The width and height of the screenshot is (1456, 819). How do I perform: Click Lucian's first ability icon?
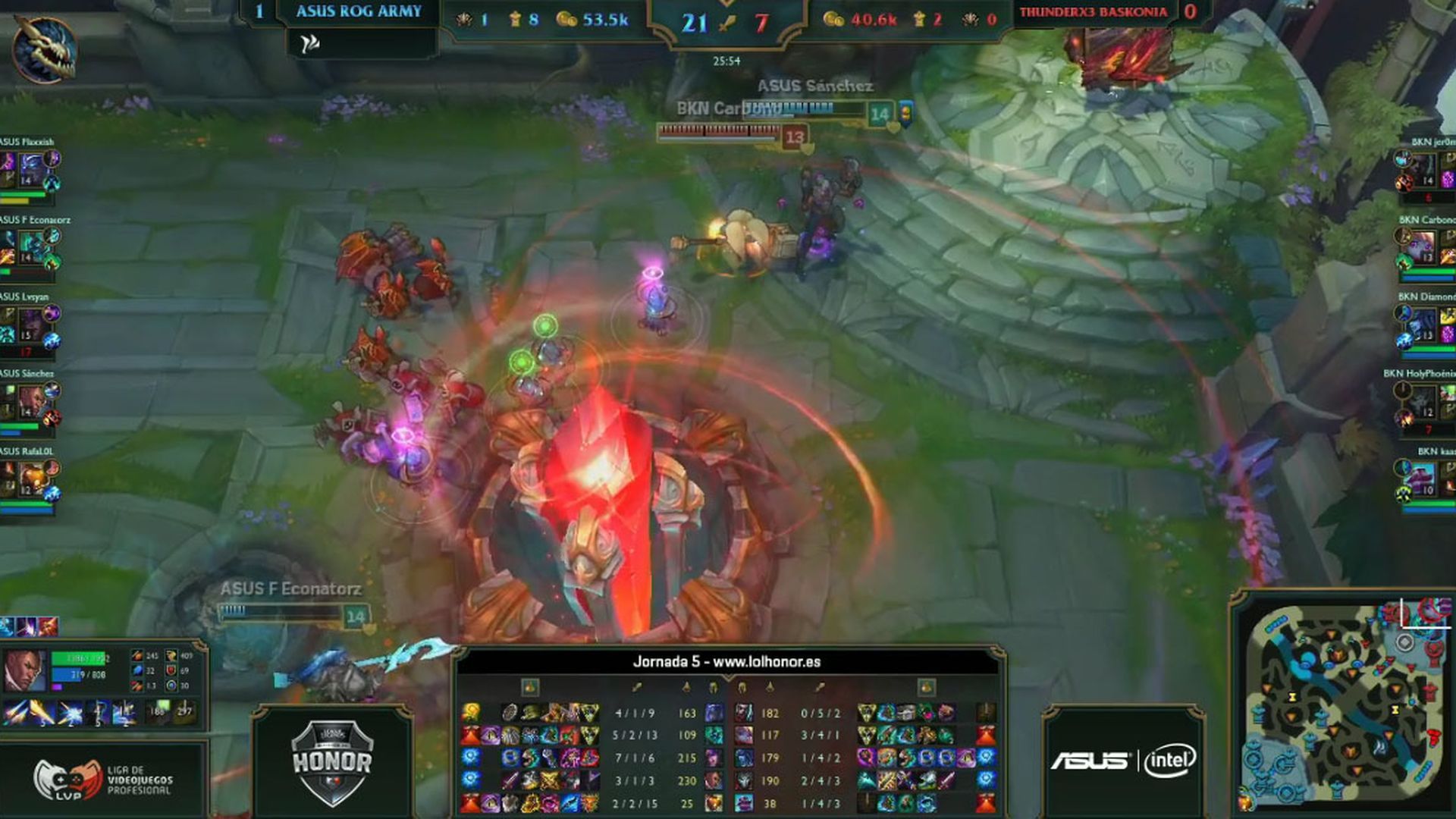[14, 714]
